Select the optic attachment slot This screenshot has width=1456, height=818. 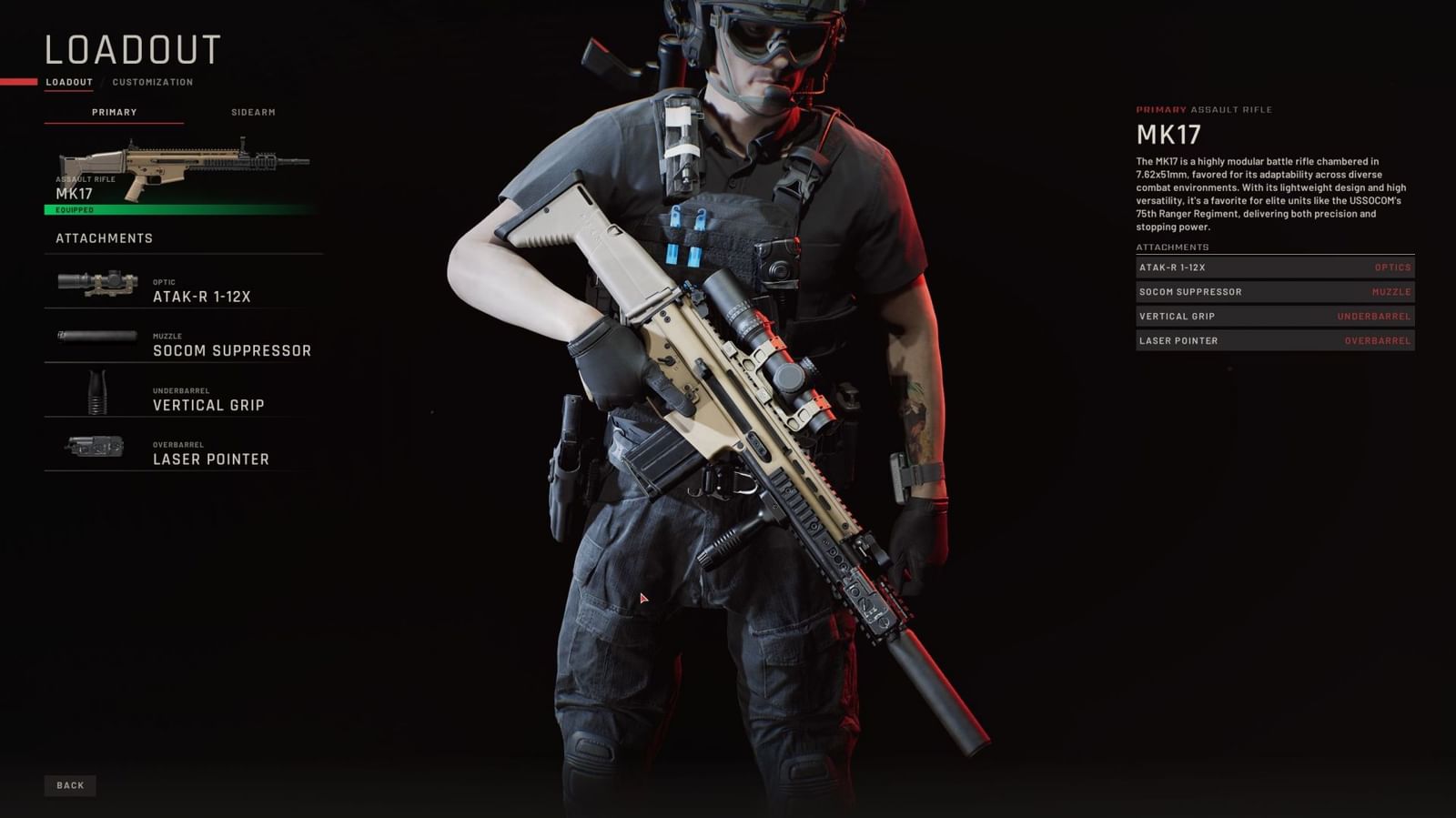click(x=182, y=287)
